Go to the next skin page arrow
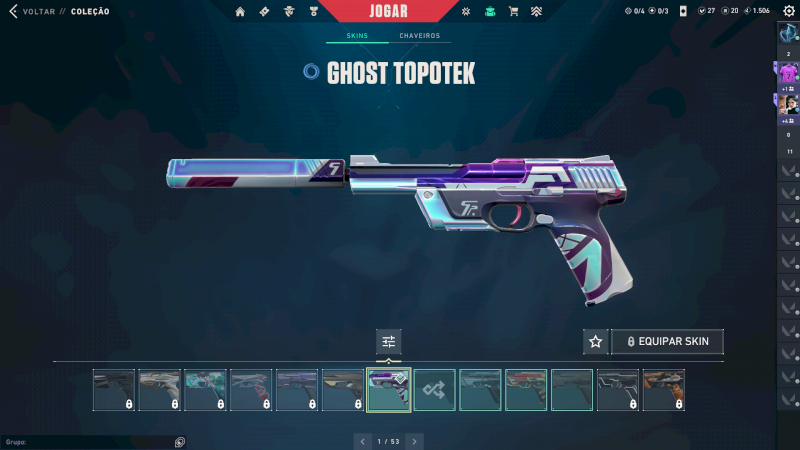 415,441
